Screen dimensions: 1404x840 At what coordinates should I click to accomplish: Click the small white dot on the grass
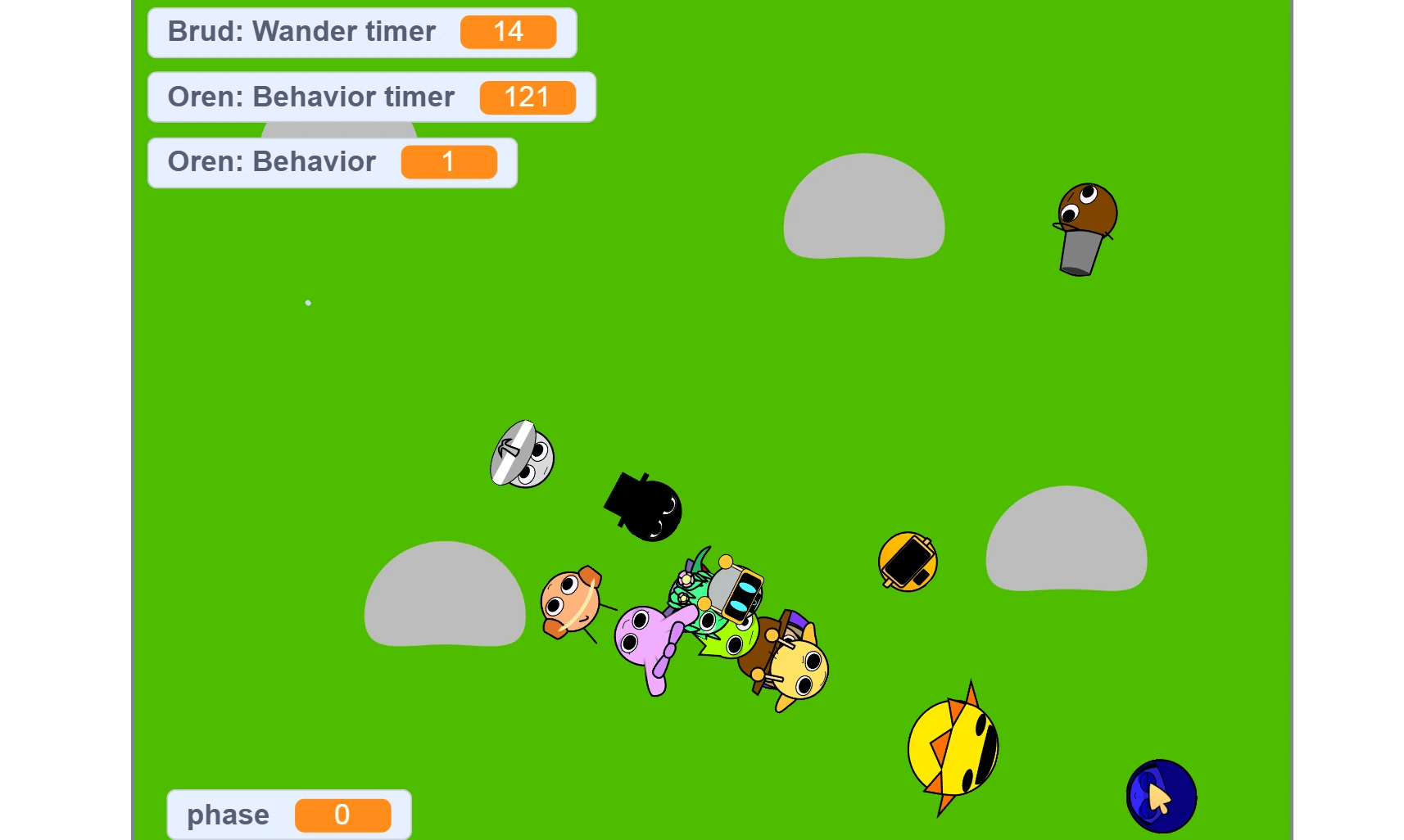pos(308,302)
